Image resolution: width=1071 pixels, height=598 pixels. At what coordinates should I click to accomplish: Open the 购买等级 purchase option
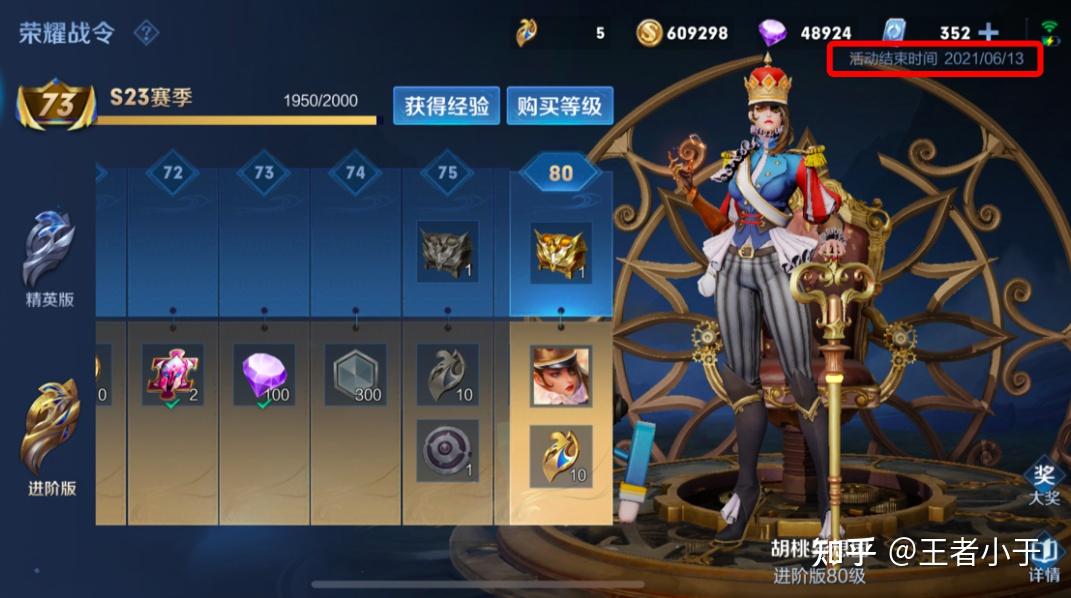559,105
